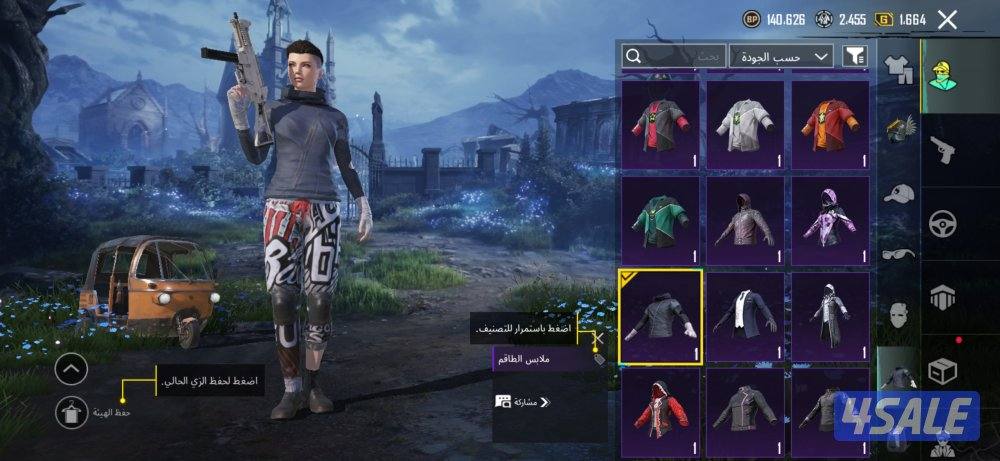Open the item filter button

coord(855,56)
